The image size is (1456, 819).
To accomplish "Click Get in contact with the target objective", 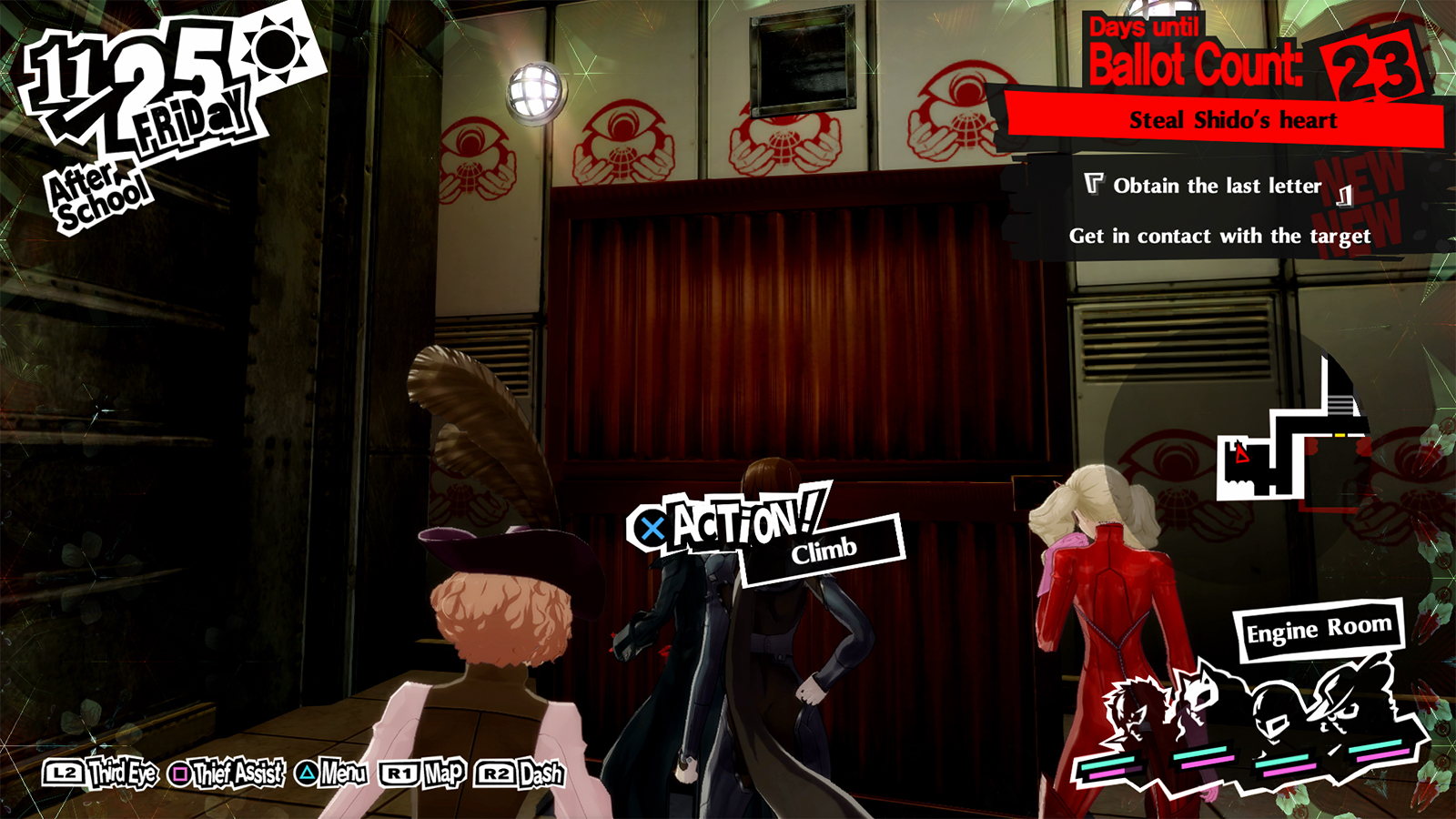I will (x=1220, y=236).
